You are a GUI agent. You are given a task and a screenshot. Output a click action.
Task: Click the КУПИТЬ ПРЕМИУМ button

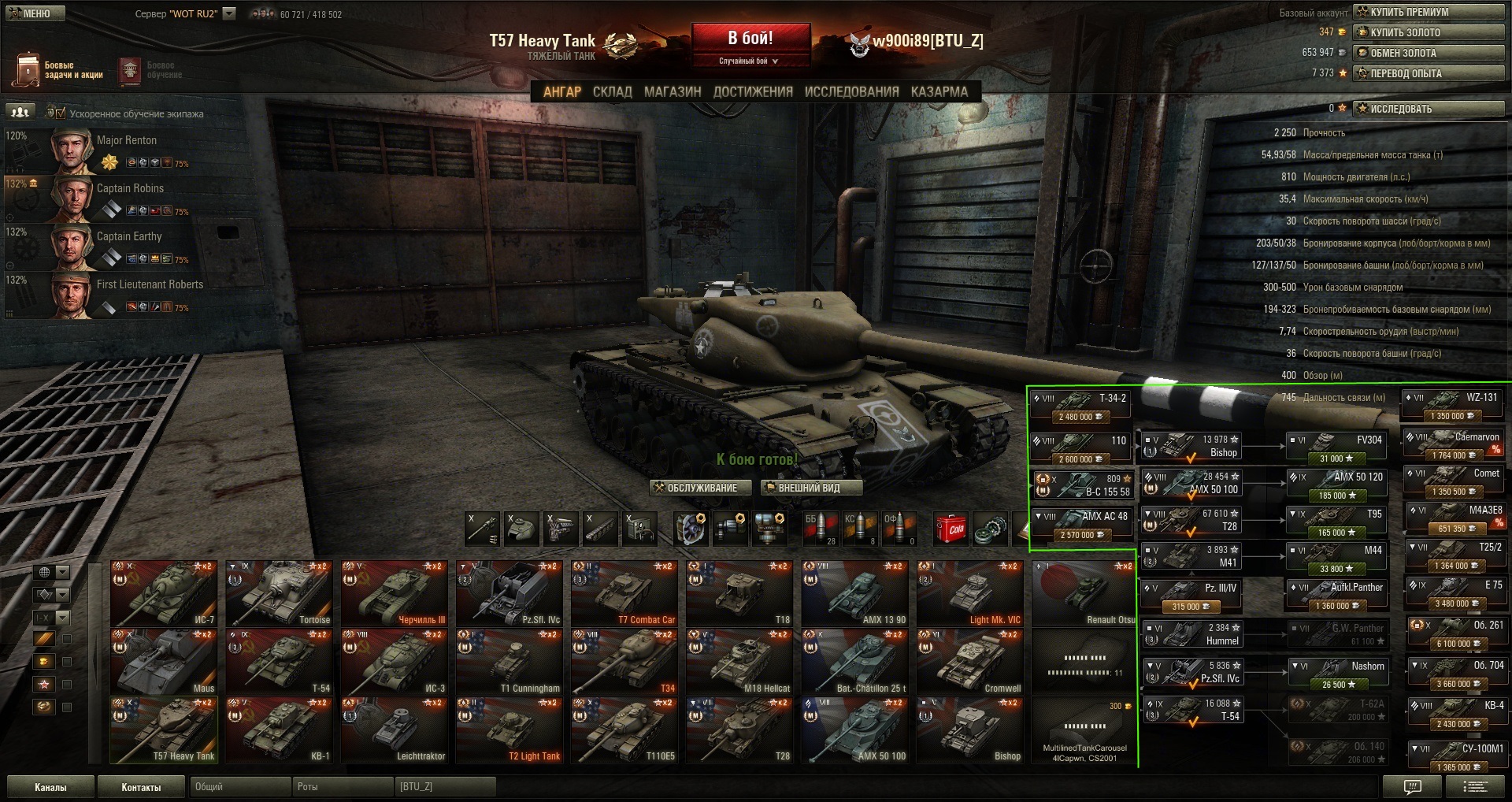tap(1429, 12)
